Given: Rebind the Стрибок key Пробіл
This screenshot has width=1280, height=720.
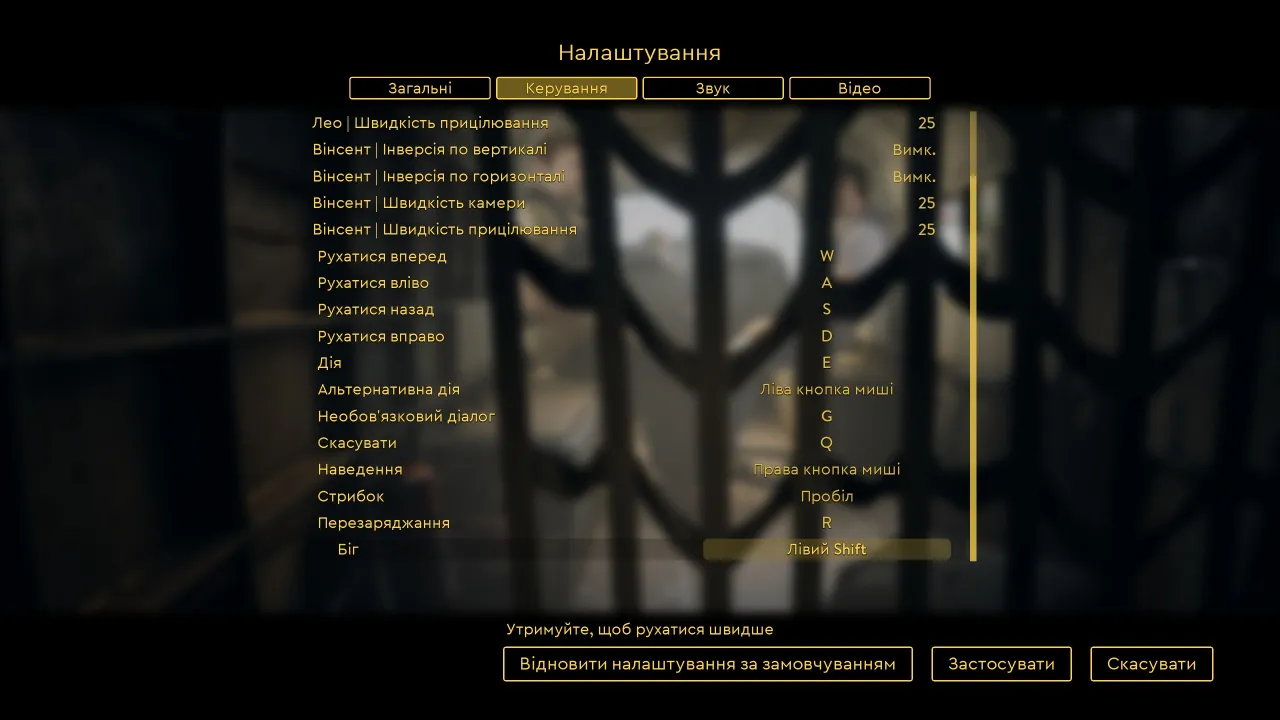Looking at the screenshot, I should click(826, 496).
